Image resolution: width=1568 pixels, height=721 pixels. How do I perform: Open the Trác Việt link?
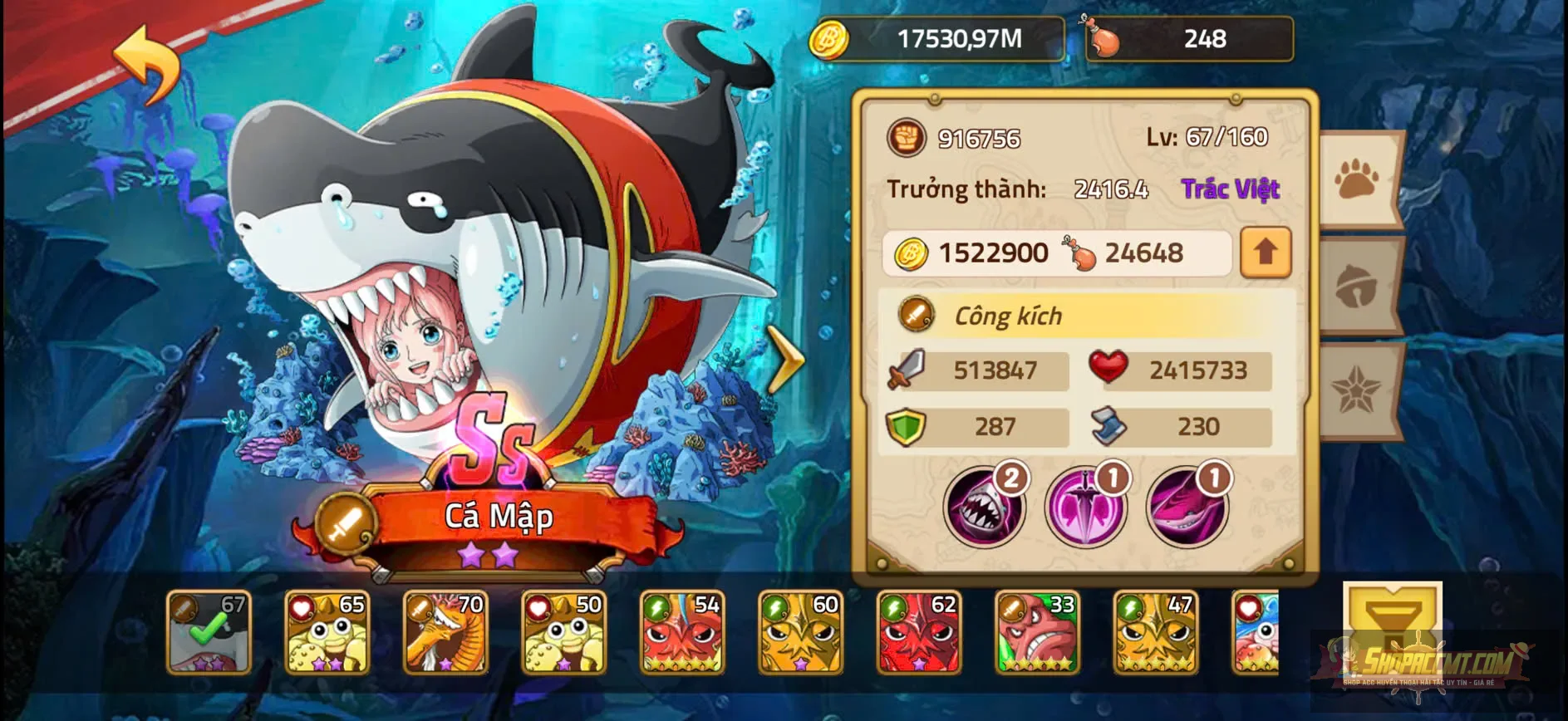pyautogui.click(x=1231, y=189)
